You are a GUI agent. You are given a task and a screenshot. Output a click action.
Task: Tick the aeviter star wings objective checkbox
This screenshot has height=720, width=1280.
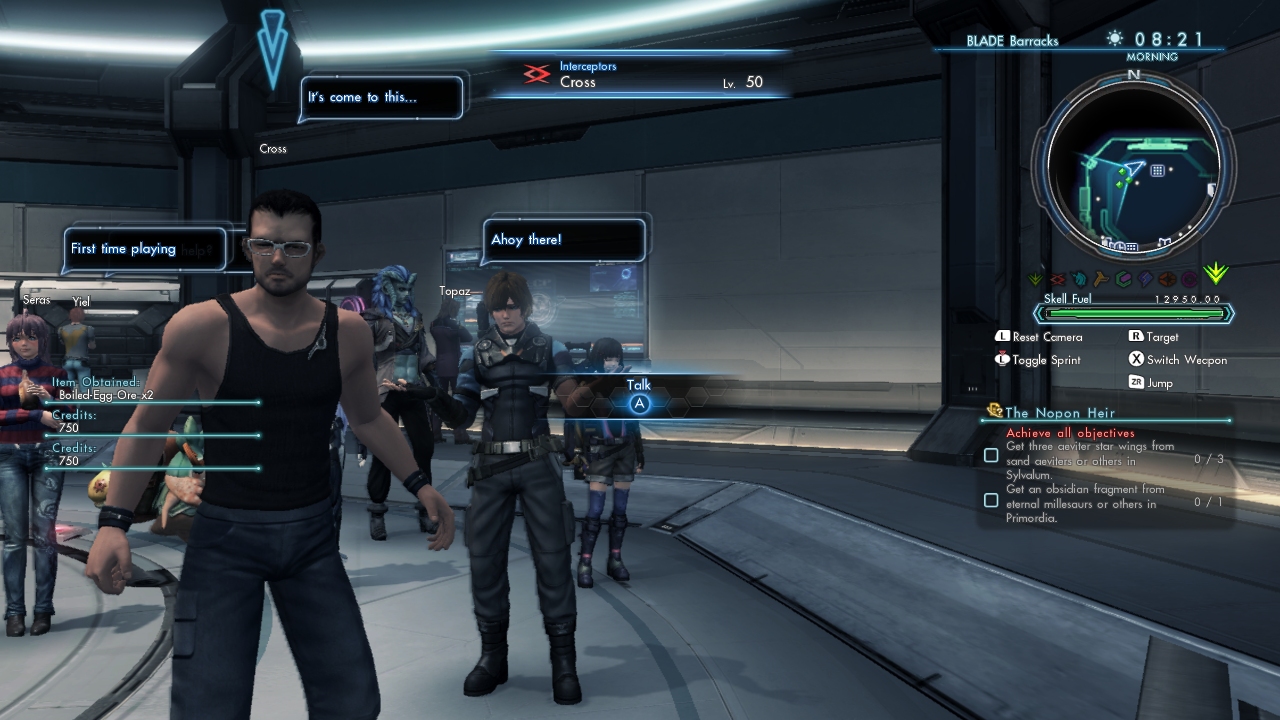pyautogui.click(x=991, y=456)
